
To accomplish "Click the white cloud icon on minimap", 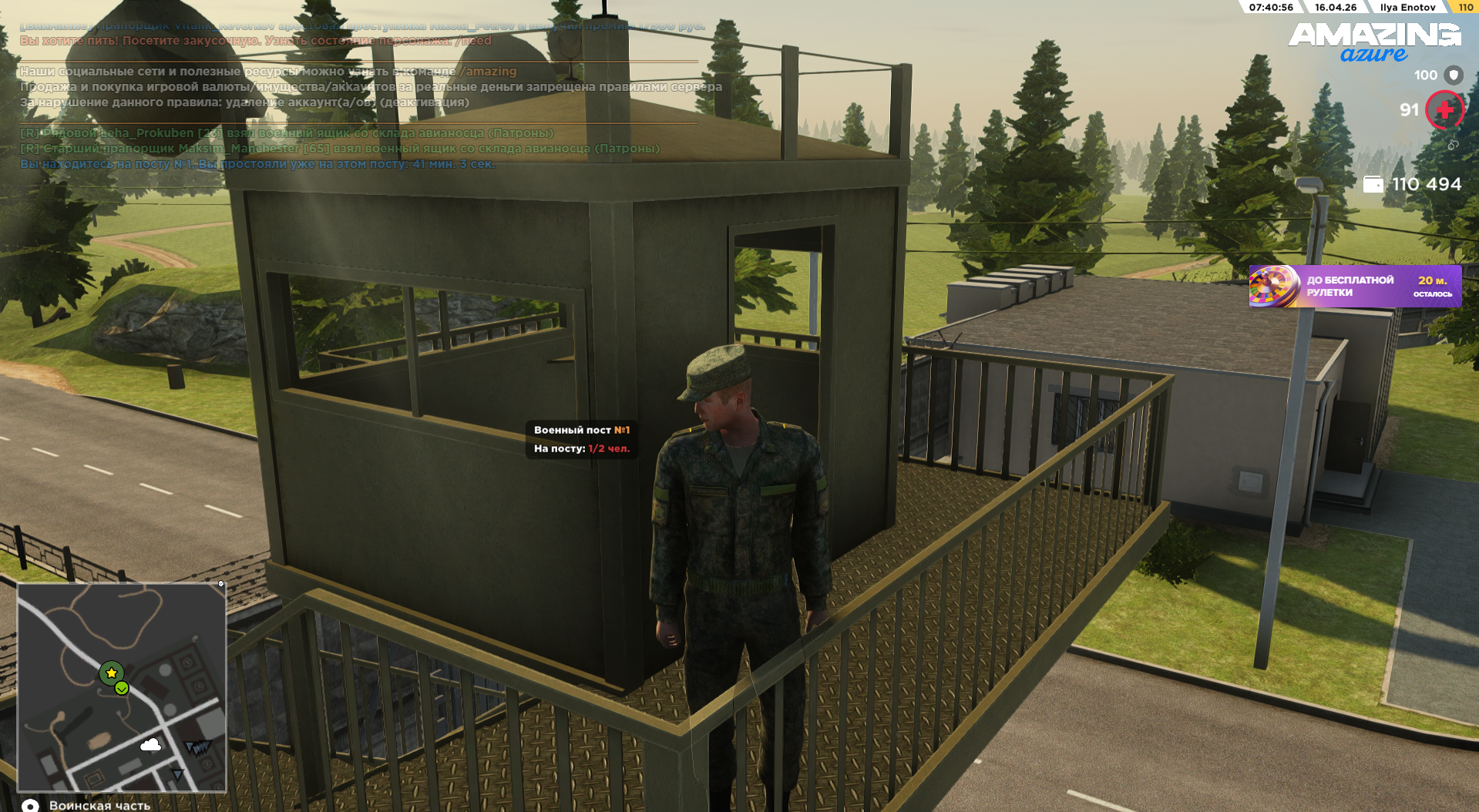I will 151,744.
